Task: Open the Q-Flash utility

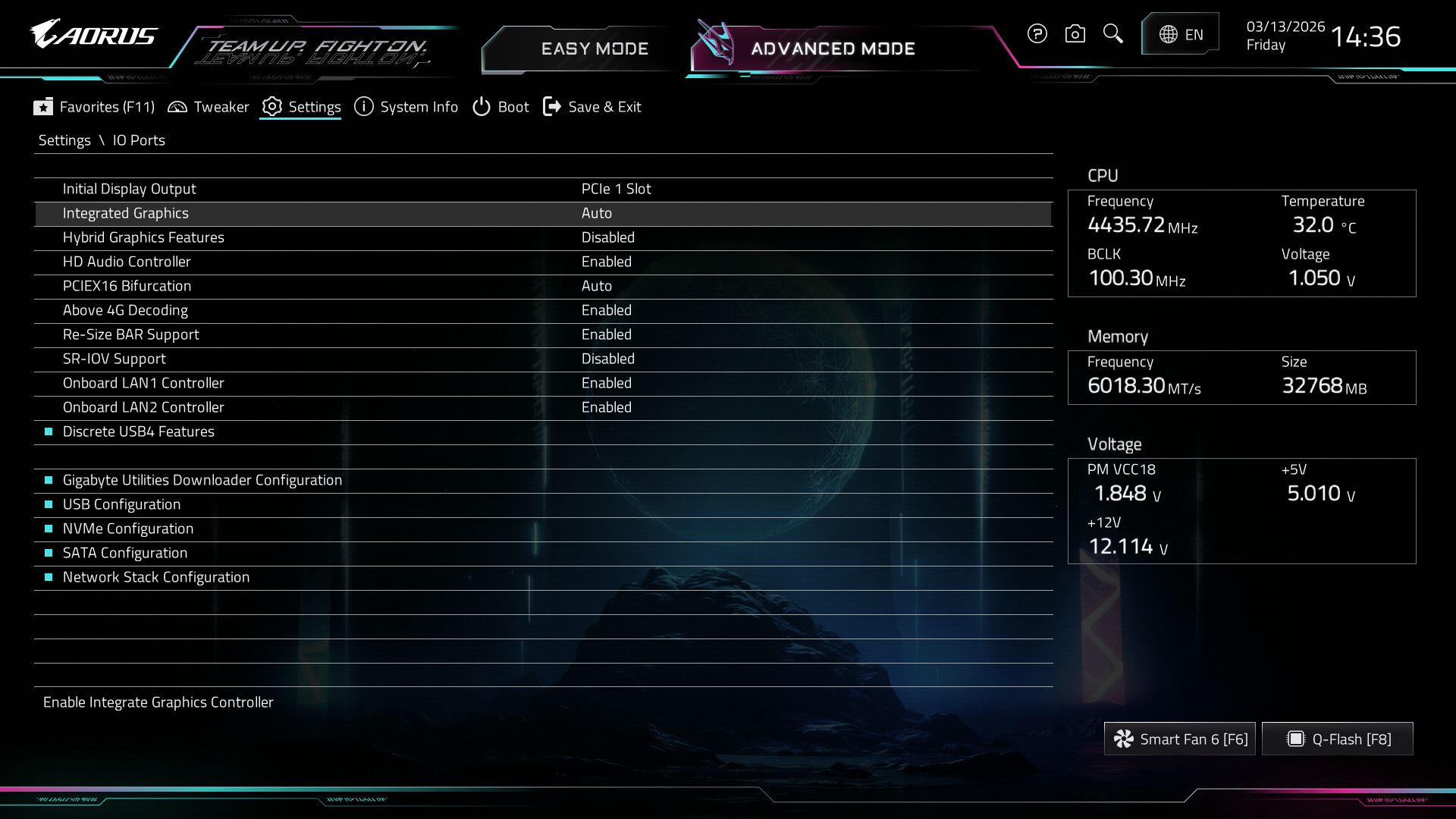Action: [x=1338, y=739]
